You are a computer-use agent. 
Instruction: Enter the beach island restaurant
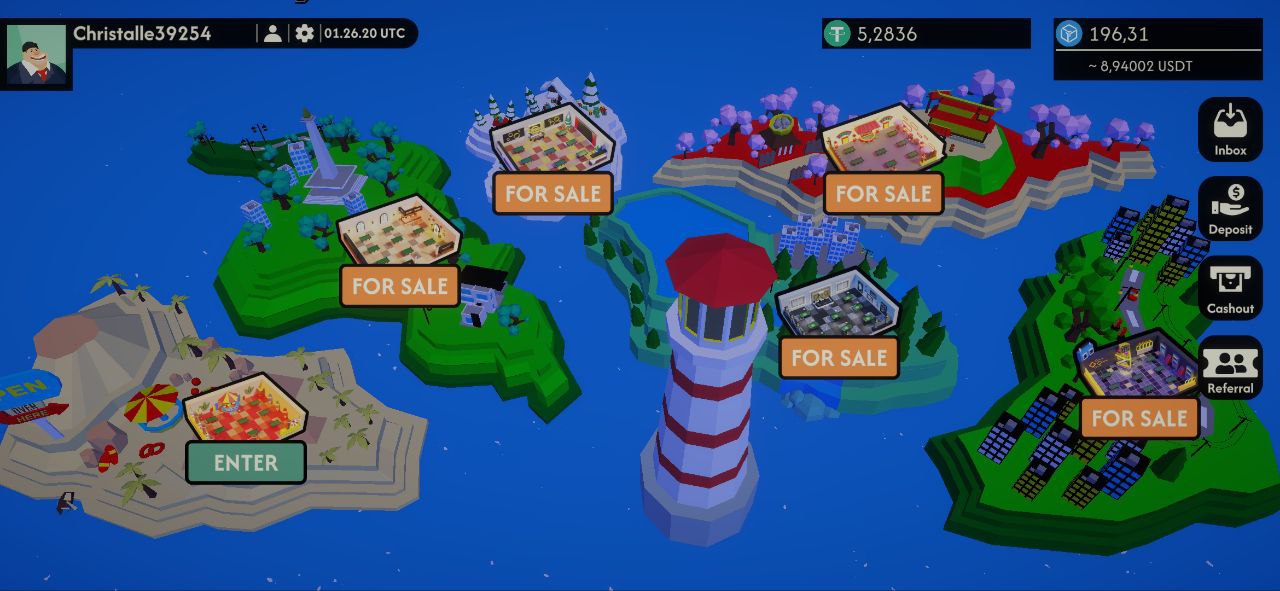click(246, 463)
